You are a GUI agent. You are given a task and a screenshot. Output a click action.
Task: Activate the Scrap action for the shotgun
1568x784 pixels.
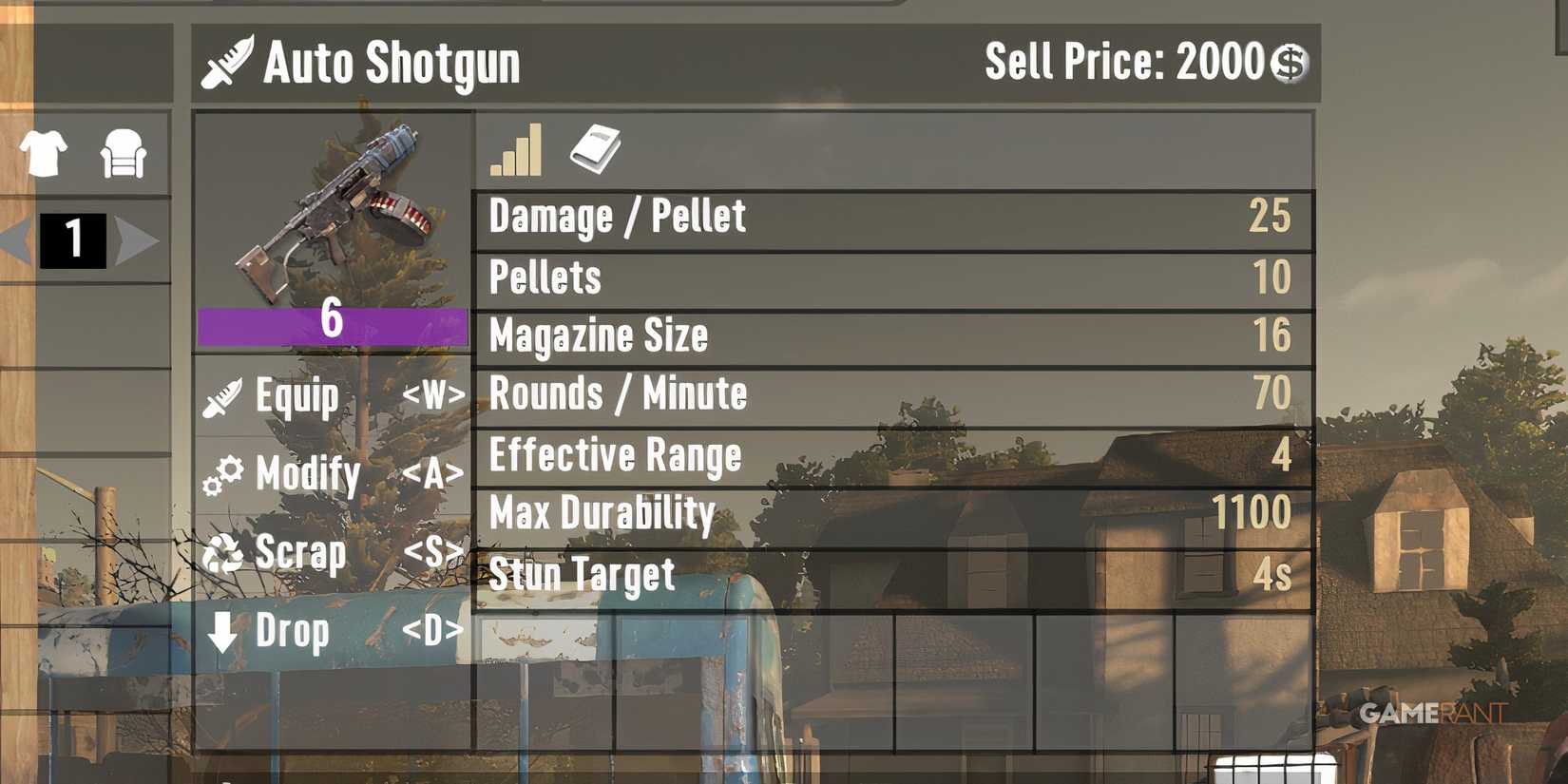coord(299,552)
